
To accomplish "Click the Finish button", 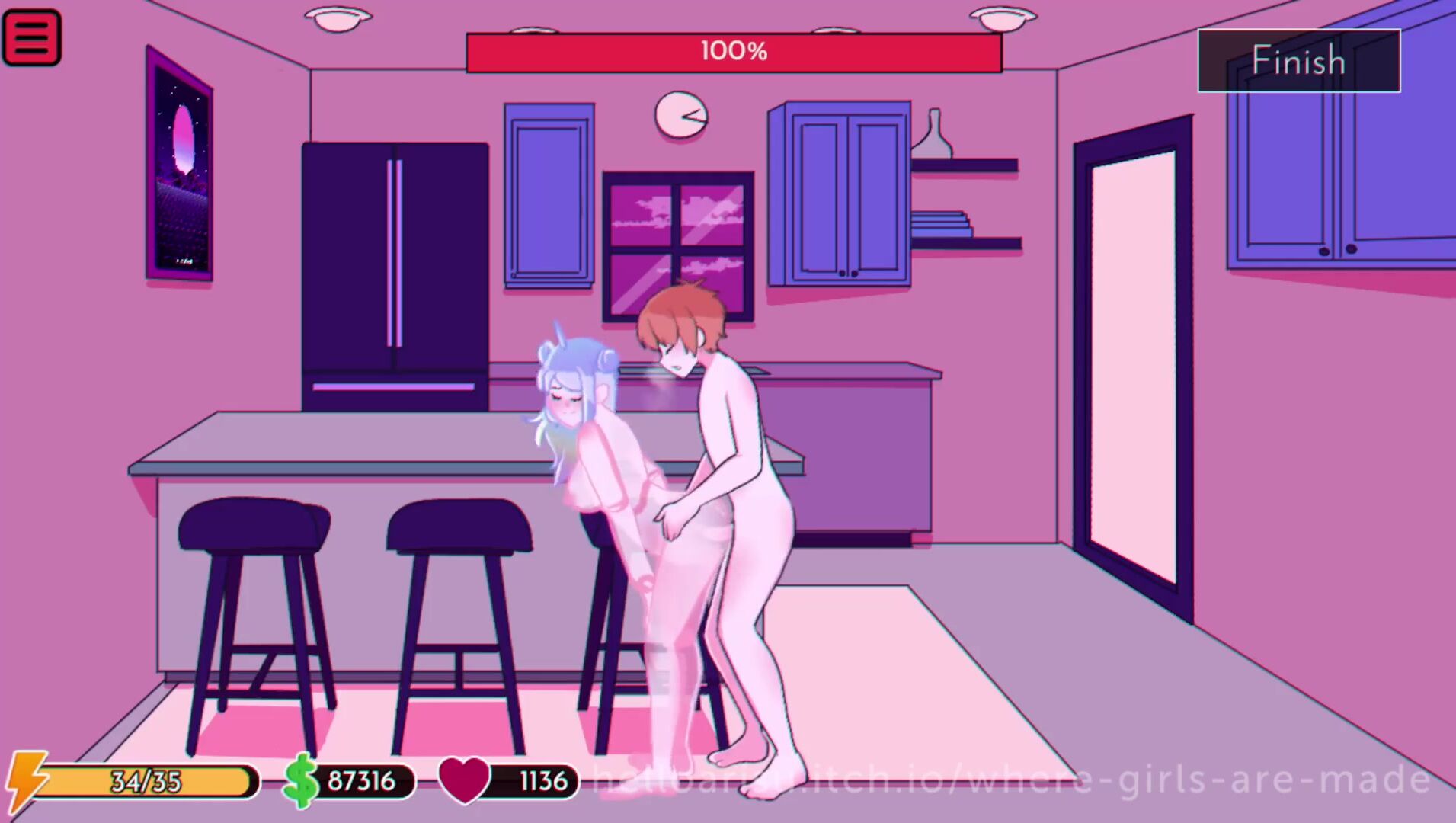I will 1298,61.
